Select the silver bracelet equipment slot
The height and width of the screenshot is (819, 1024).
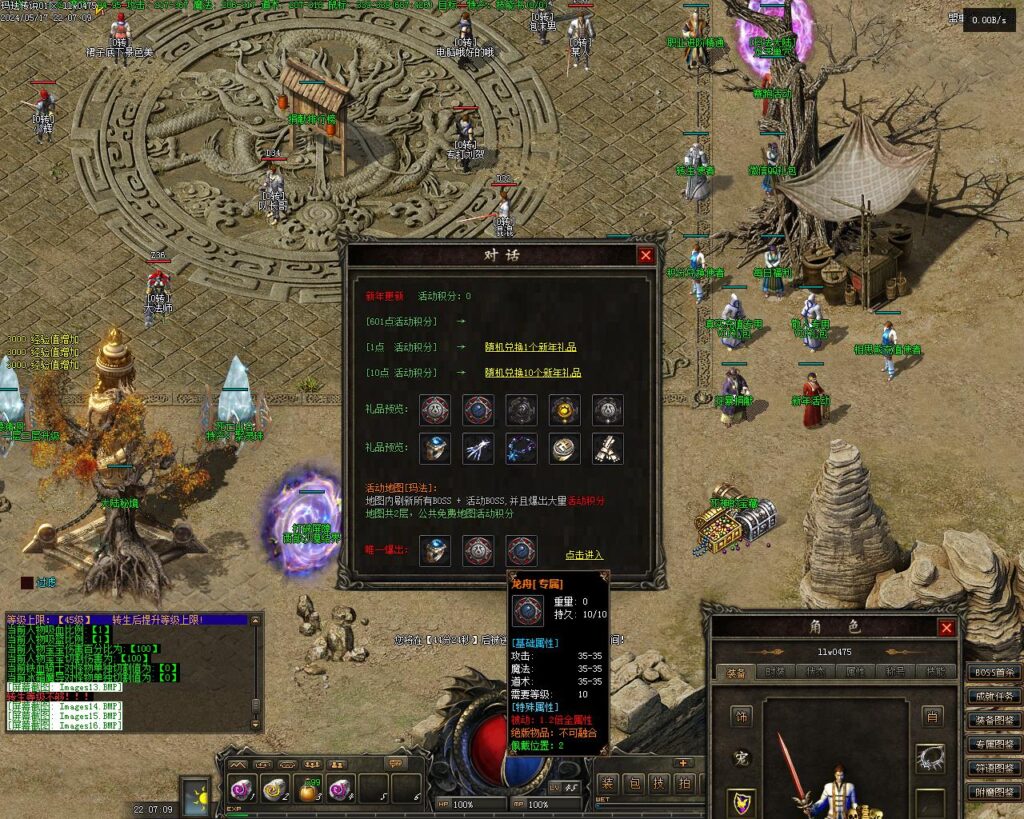point(931,759)
